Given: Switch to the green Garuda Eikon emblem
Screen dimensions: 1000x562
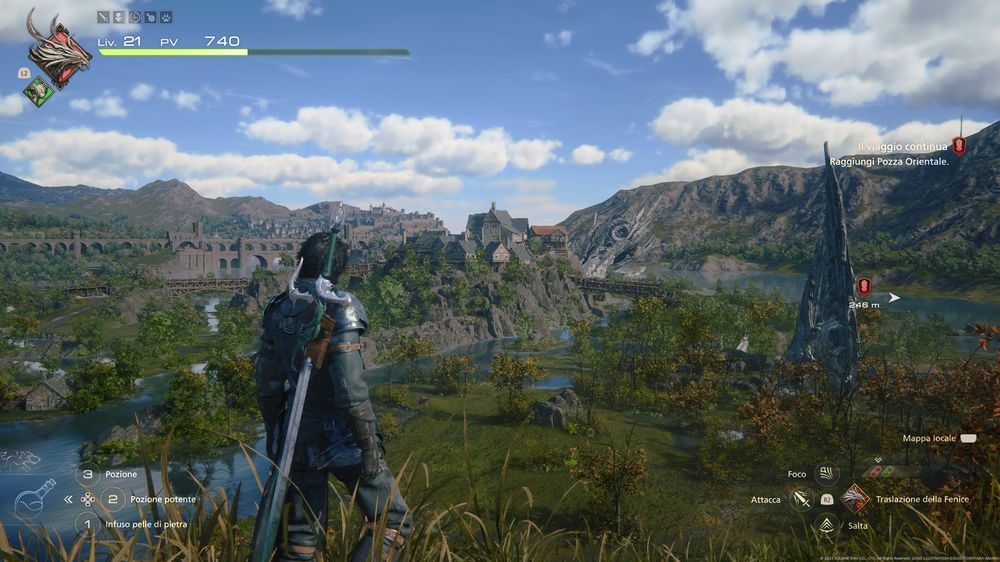Looking at the screenshot, I should click(x=38, y=91).
